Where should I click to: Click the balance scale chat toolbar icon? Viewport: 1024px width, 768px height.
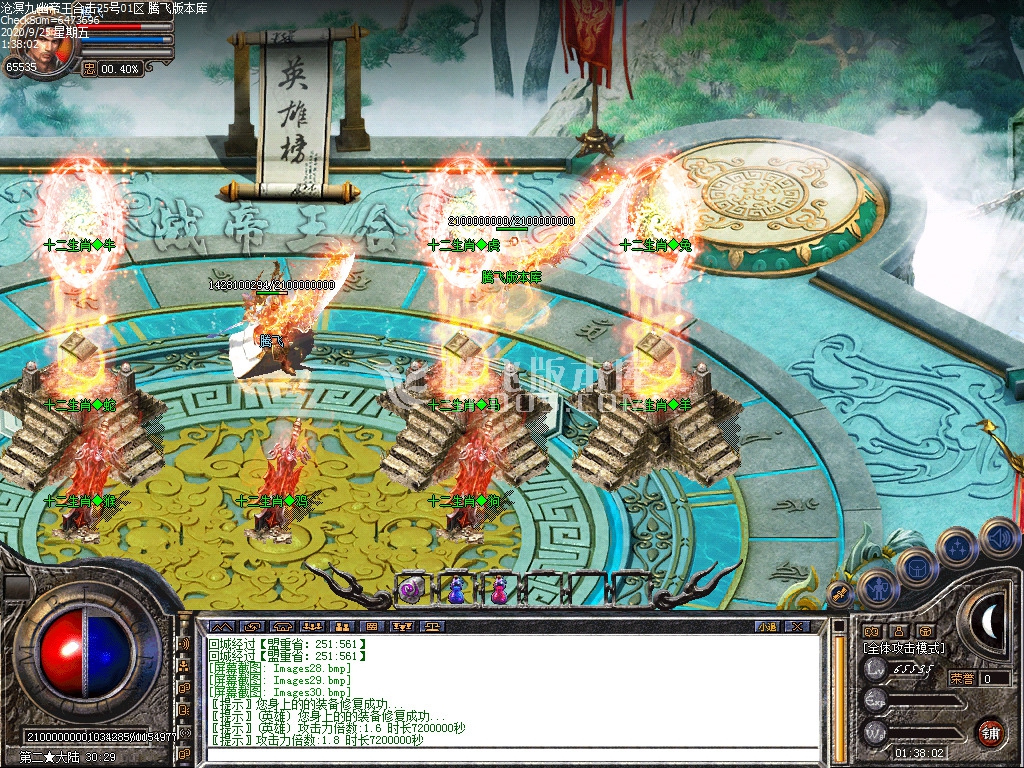pos(432,626)
